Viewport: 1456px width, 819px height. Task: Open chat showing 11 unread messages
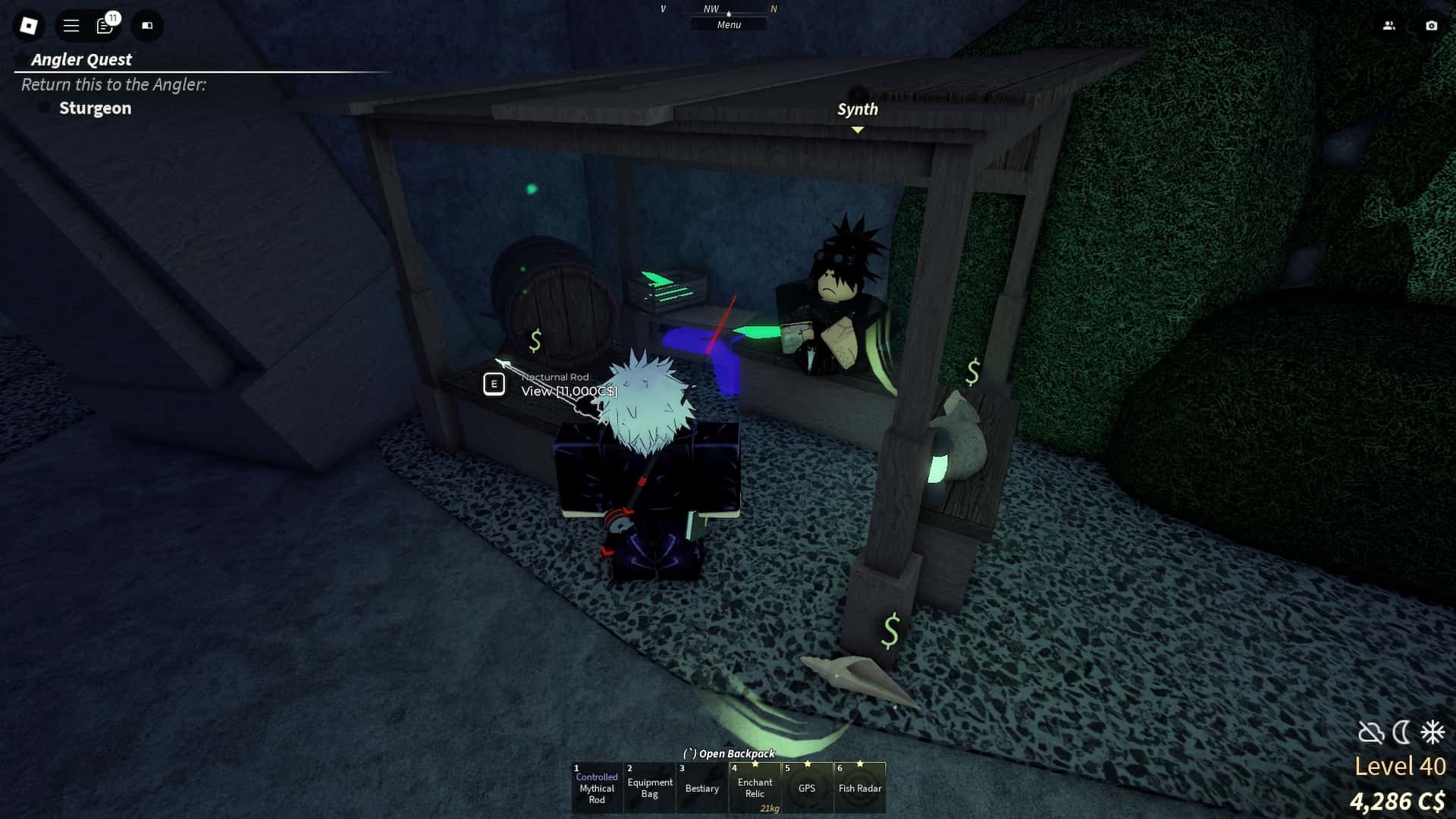click(x=104, y=25)
